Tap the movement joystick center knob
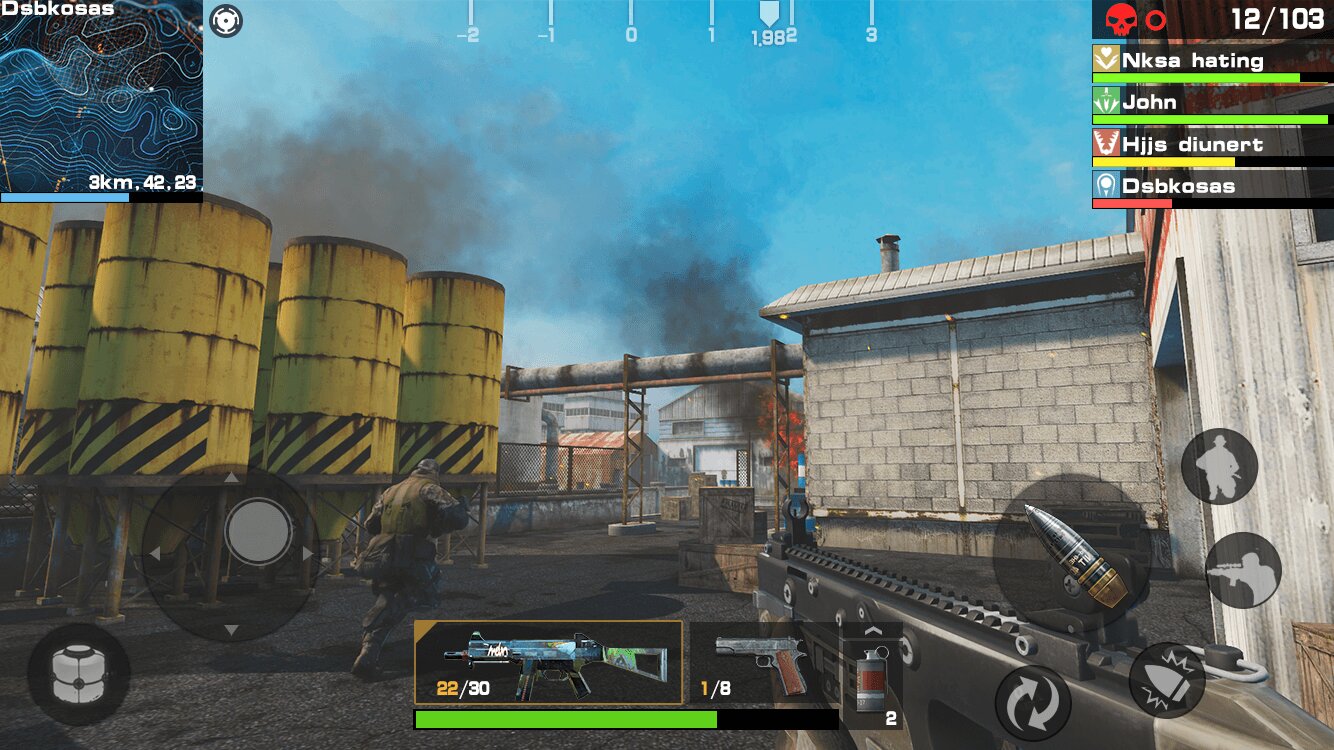The width and height of the screenshot is (1334, 750). [258, 530]
